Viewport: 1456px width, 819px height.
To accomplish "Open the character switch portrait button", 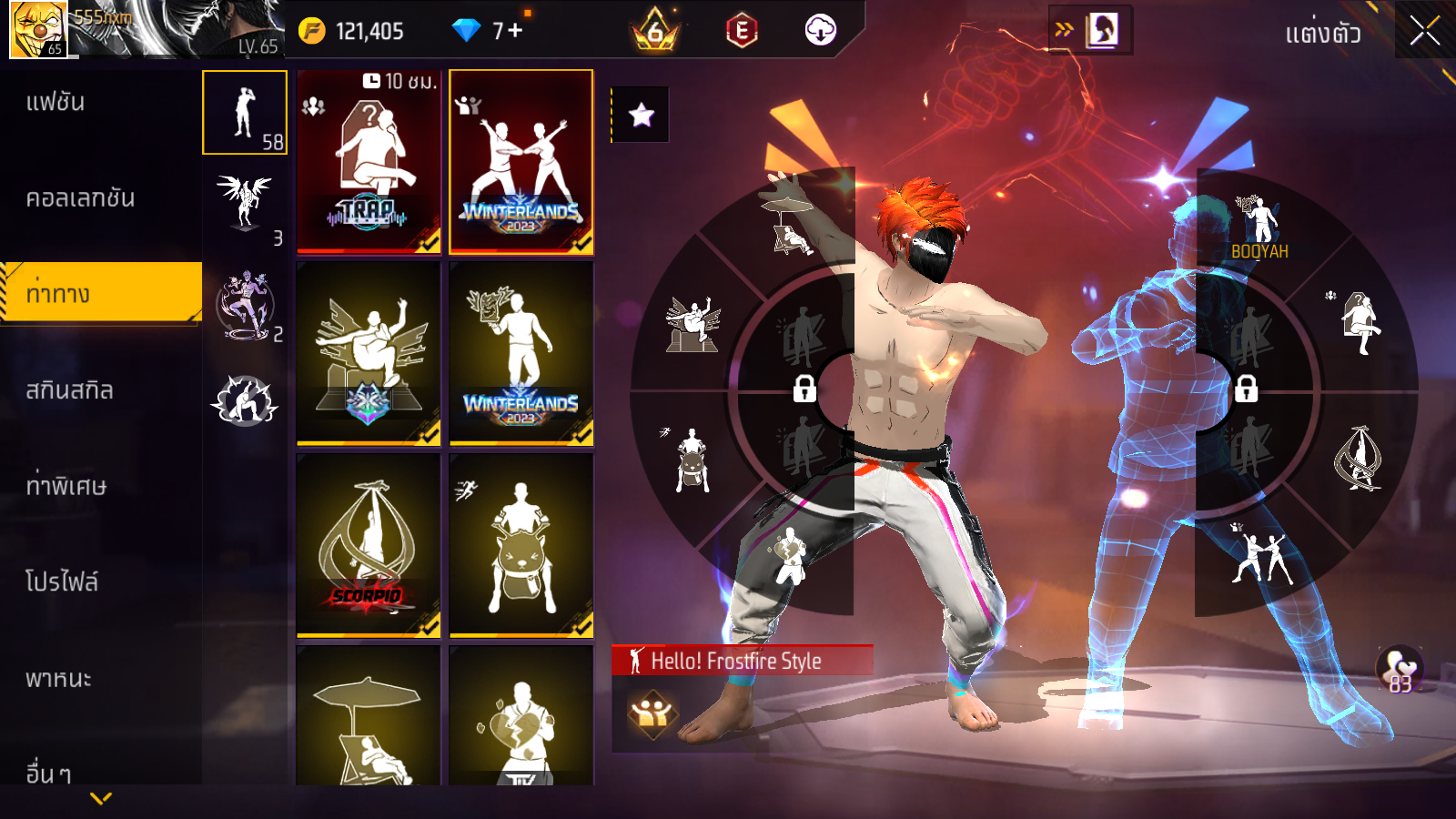I will (1101, 30).
